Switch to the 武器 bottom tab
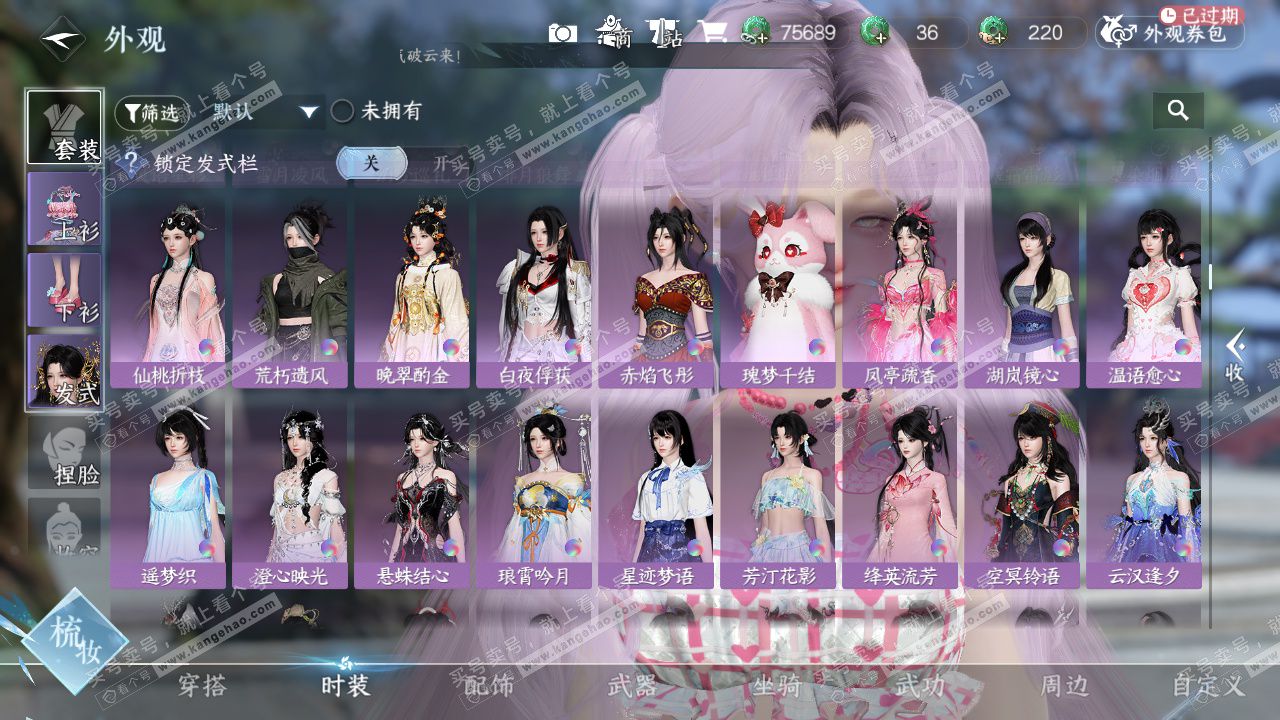The image size is (1280, 720). pyautogui.click(x=632, y=686)
